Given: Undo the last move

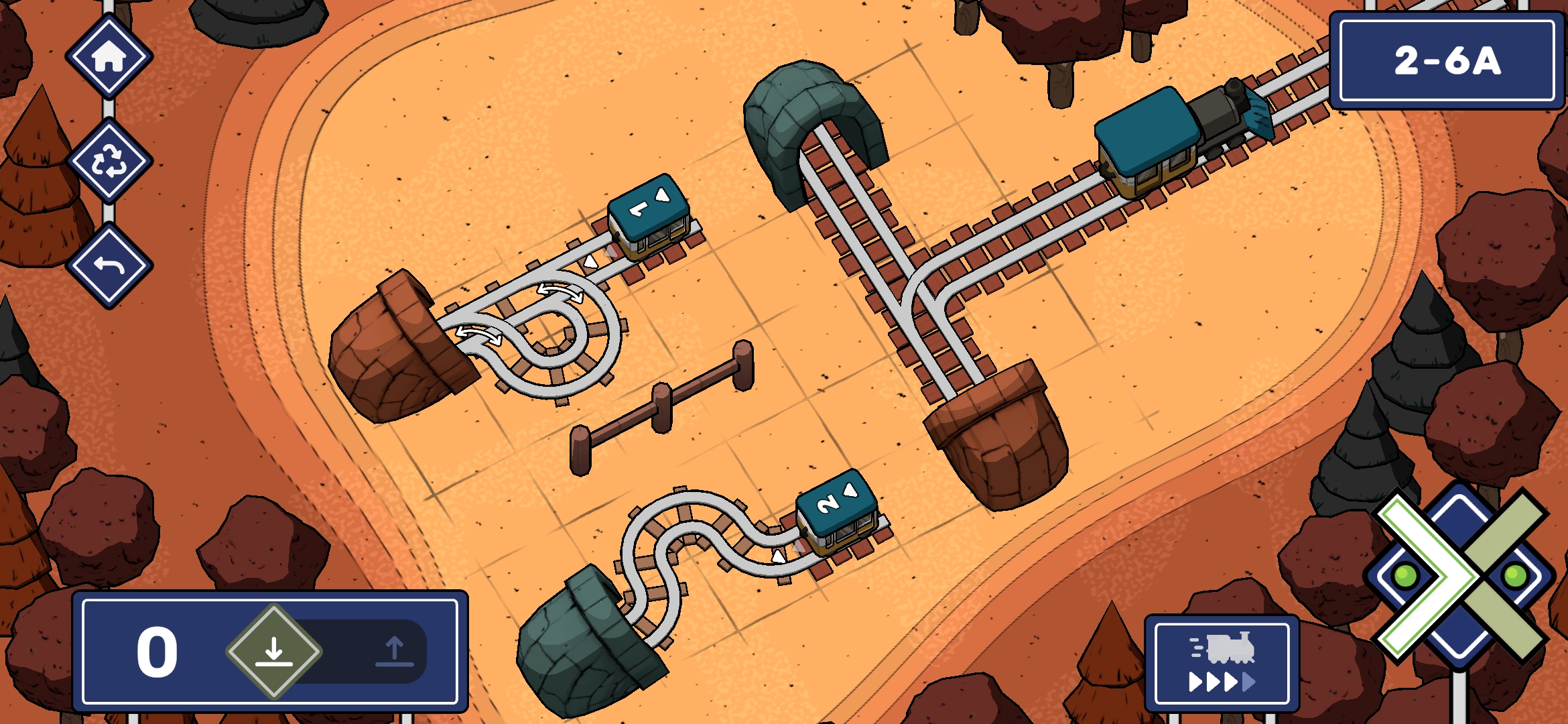Looking at the screenshot, I should [109, 265].
